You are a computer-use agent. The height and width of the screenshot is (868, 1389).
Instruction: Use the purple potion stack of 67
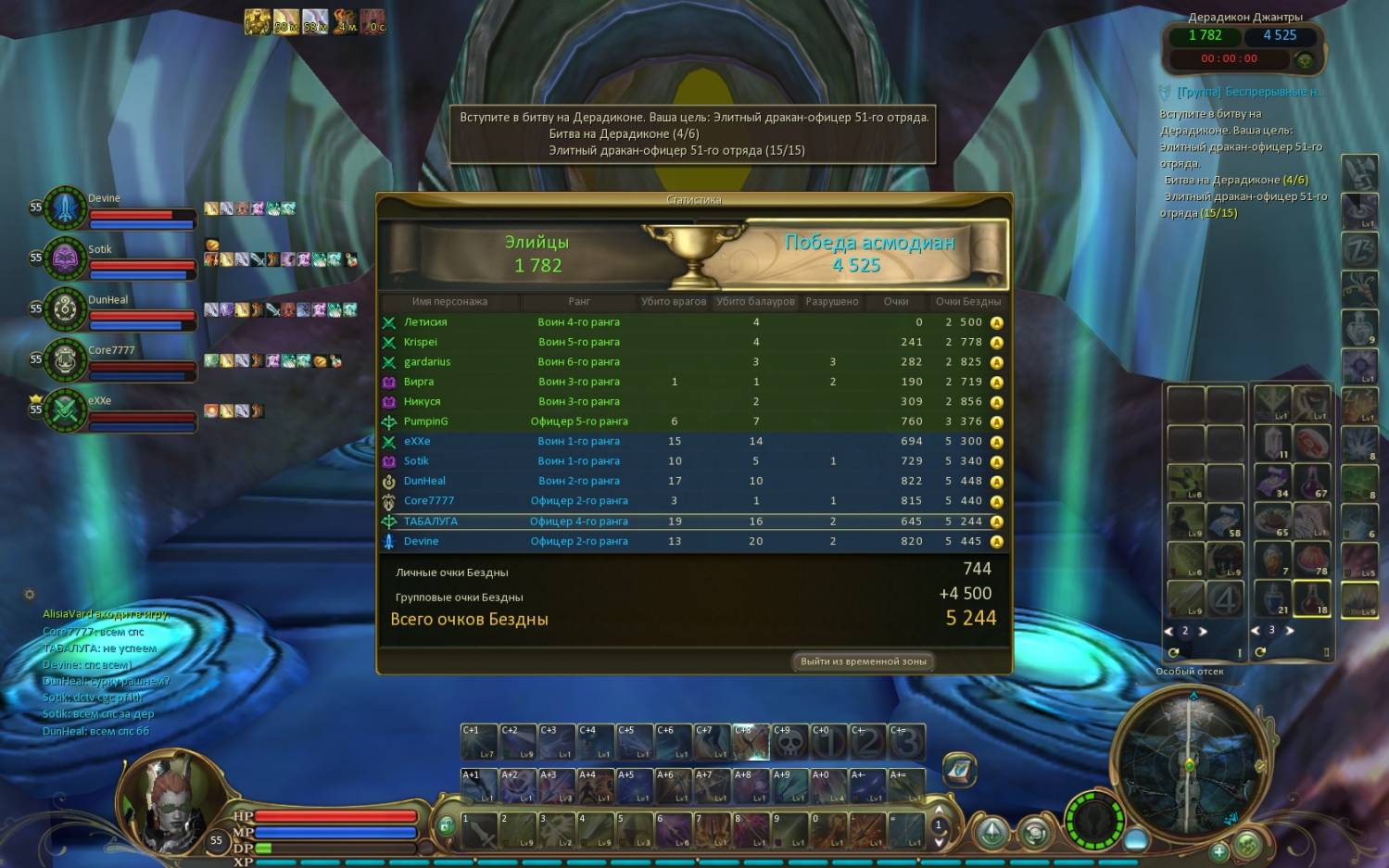click(x=1312, y=482)
